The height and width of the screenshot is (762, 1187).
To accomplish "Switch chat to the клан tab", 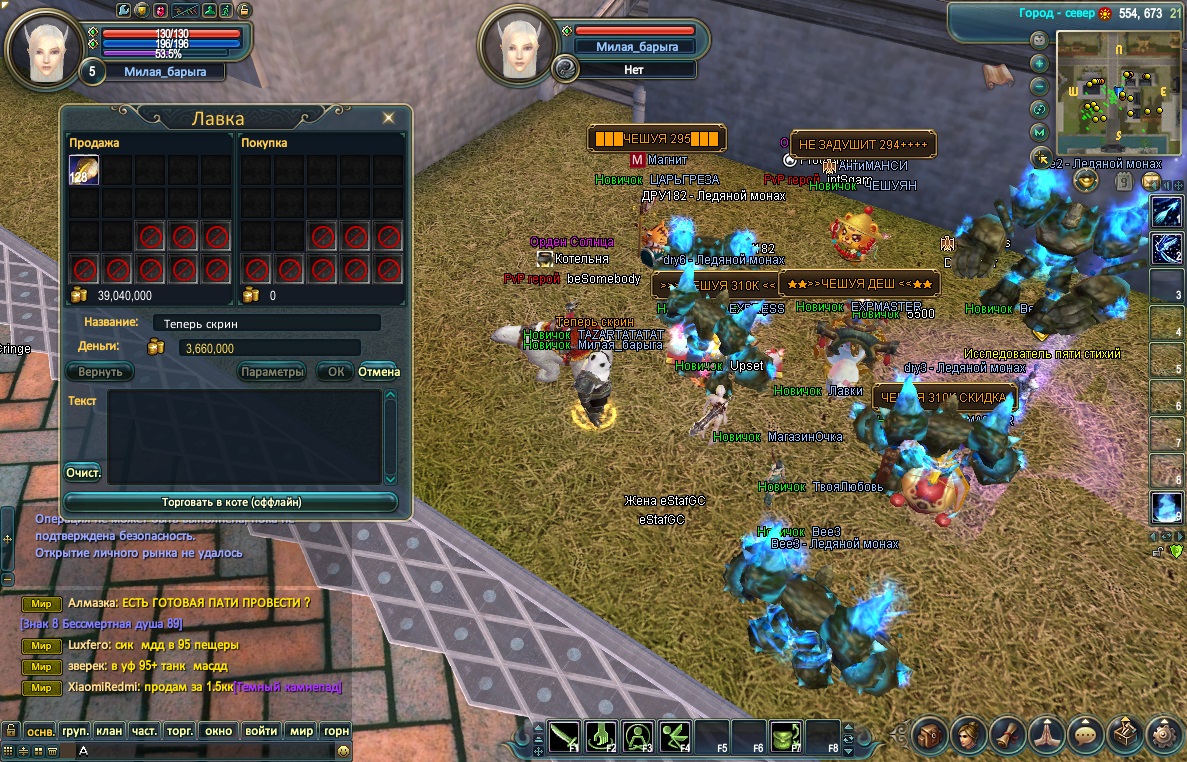I will point(109,731).
